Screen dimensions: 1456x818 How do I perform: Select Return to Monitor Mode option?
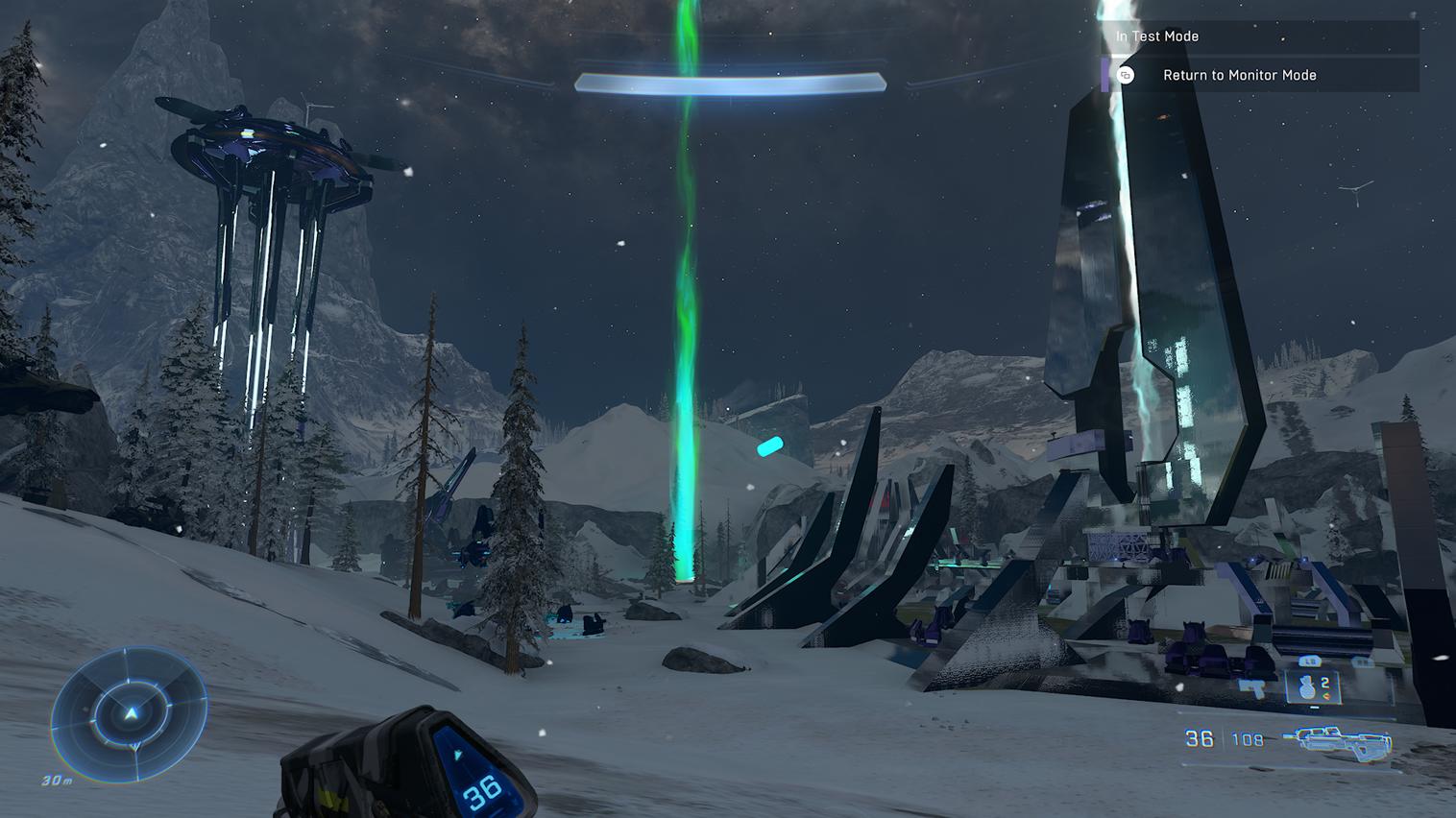1239,75
